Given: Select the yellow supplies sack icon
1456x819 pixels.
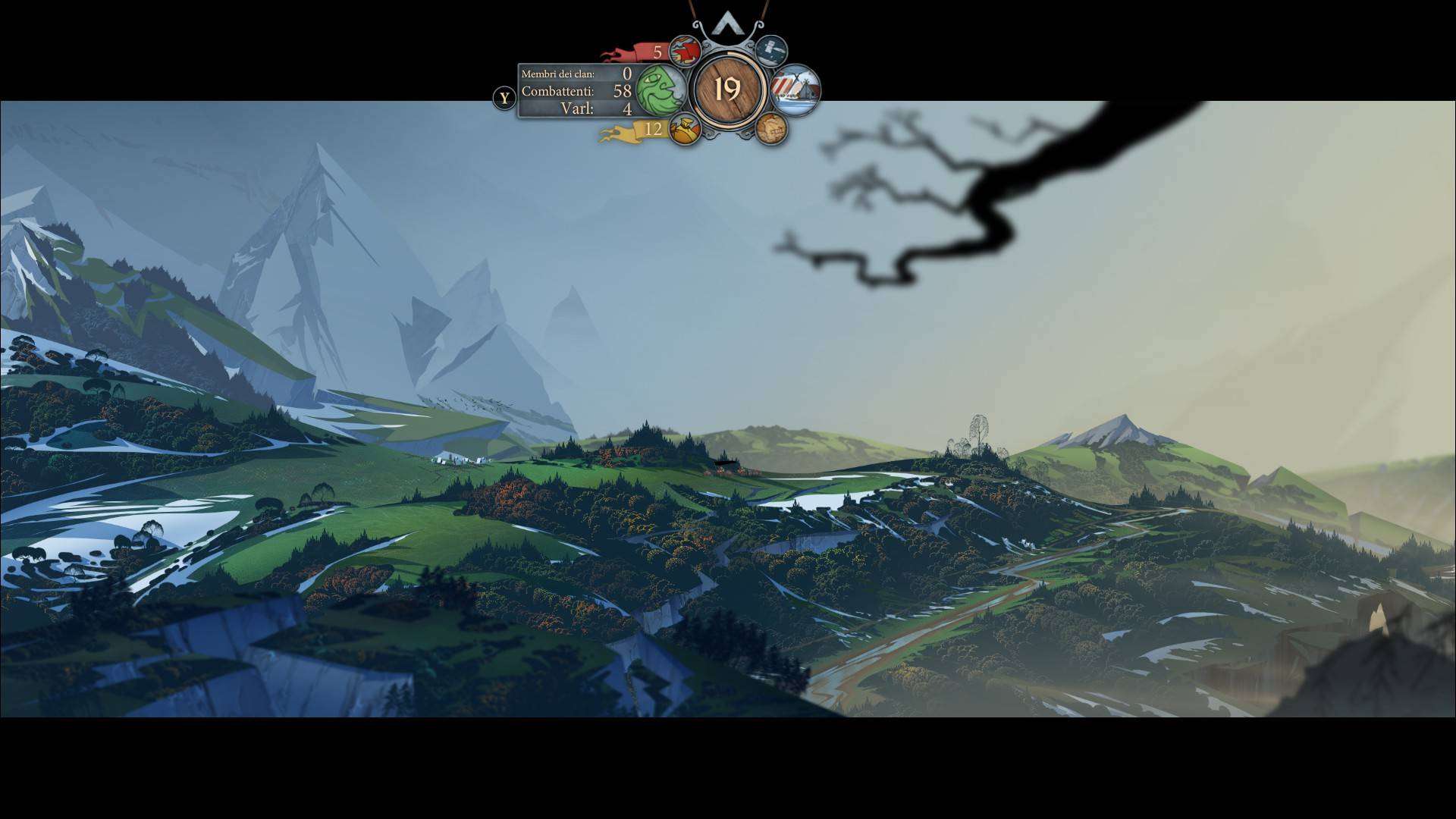Looking at the screenshot, I should 685,130.
